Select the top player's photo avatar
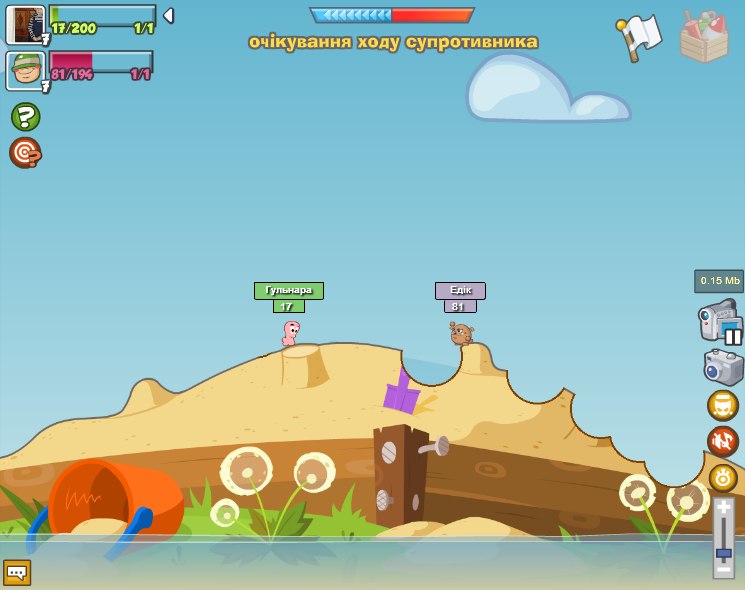This screenshot has height=590, width=745. point(25,24)
